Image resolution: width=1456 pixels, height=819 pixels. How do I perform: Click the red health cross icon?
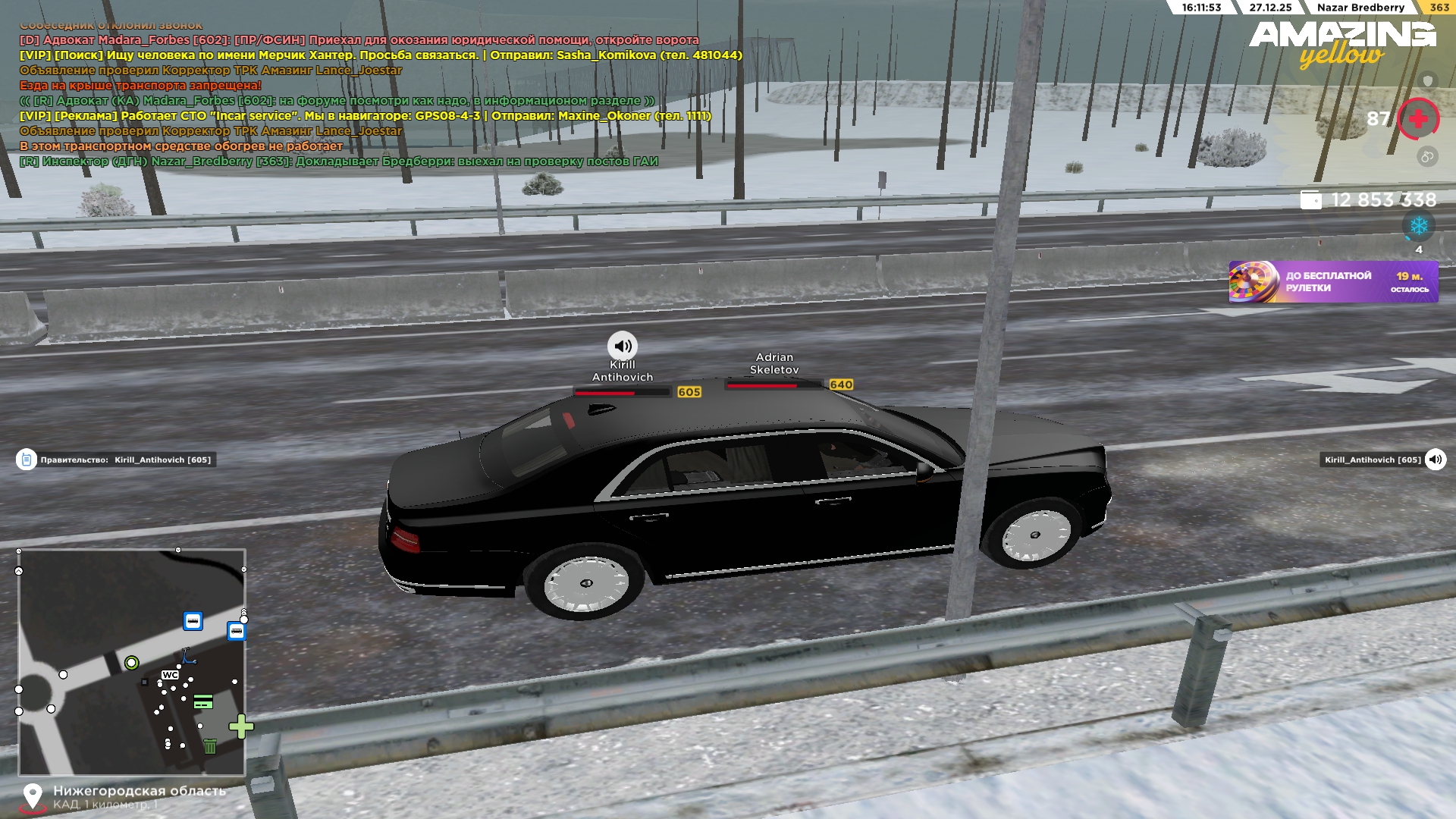tap(1418, 119)
